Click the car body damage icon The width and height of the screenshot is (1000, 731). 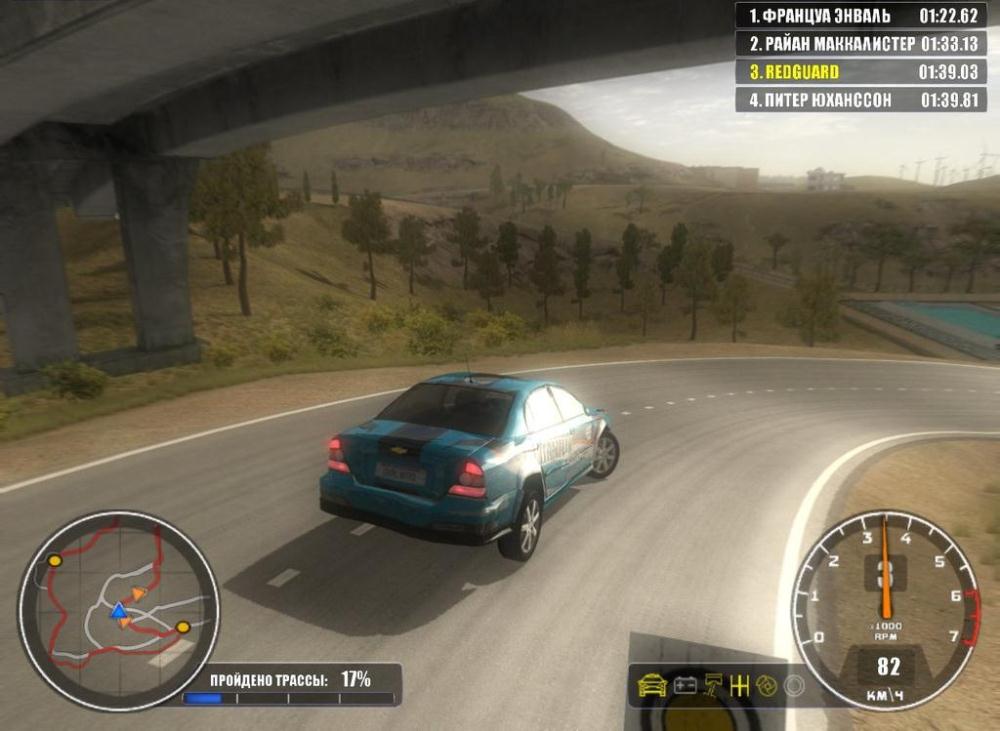(652, 686)
